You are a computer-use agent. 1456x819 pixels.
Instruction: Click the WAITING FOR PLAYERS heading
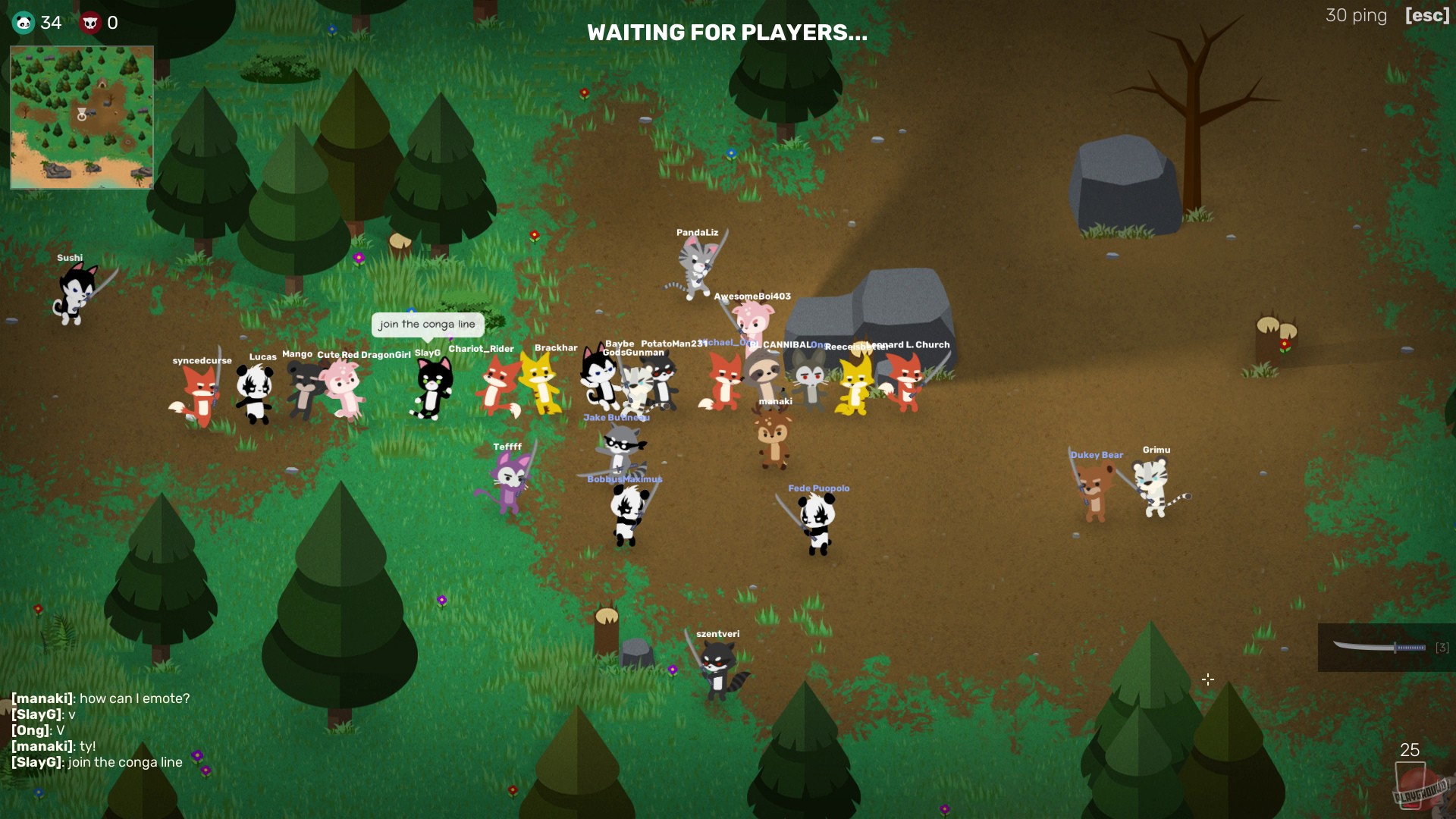pos(726,33)
